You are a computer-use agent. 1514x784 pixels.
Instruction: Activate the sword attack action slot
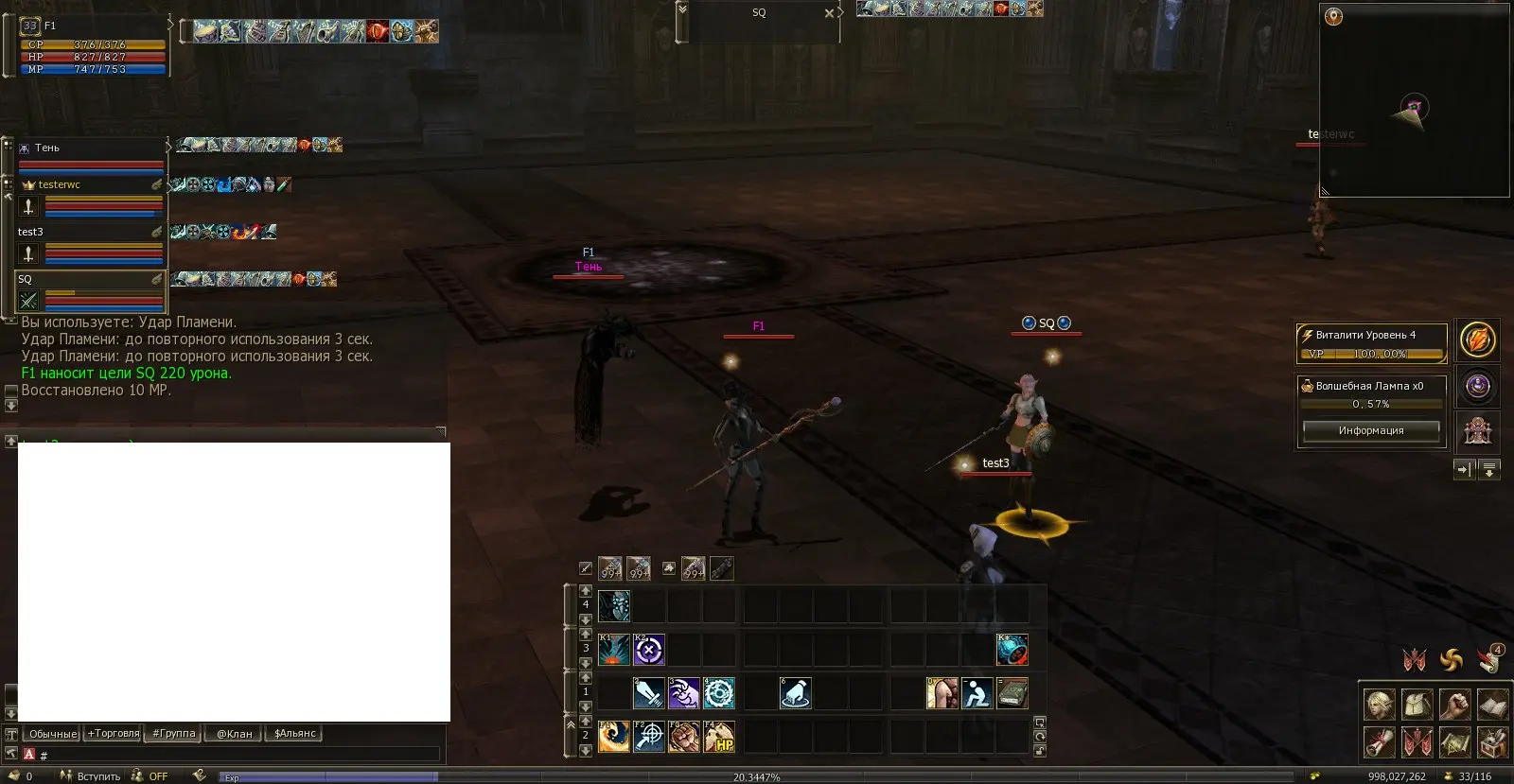[648, 693]
